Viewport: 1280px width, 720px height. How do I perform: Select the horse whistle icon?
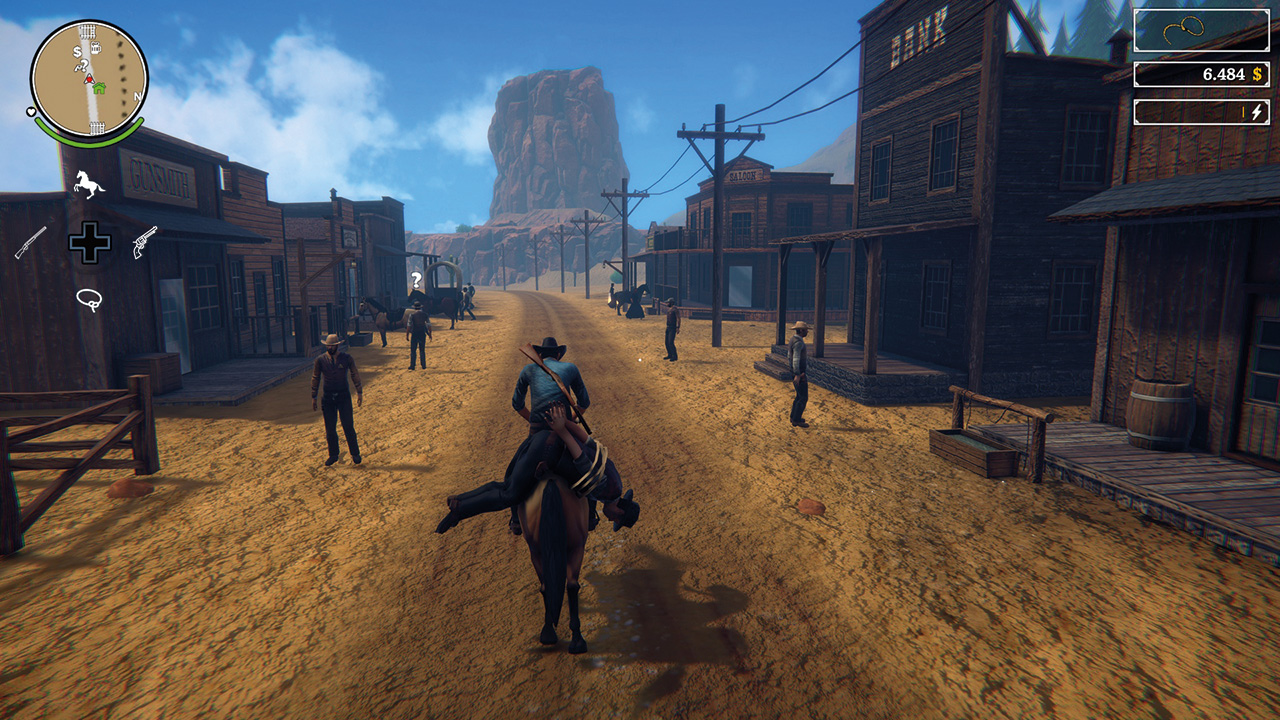88,183
